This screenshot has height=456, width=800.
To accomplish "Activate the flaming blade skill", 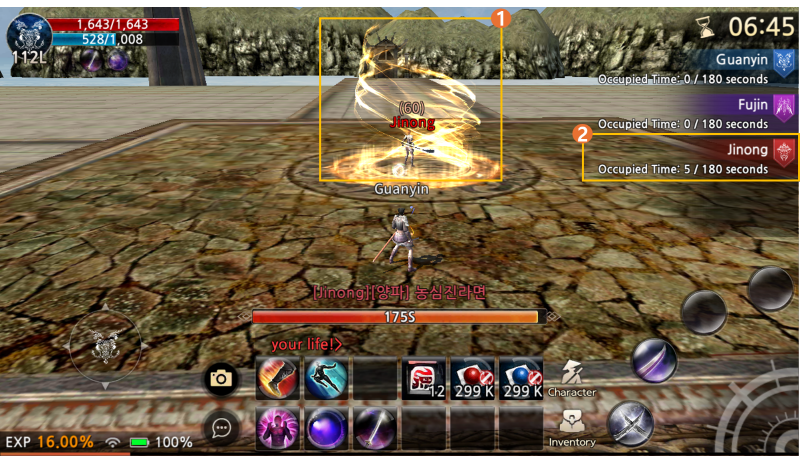I will pos(277,379).
